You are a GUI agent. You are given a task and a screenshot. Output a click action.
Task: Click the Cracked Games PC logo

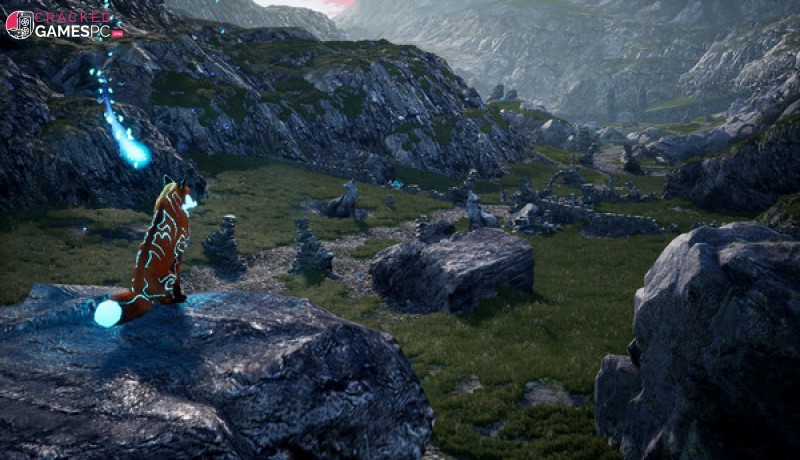click(x=62, y=24)
